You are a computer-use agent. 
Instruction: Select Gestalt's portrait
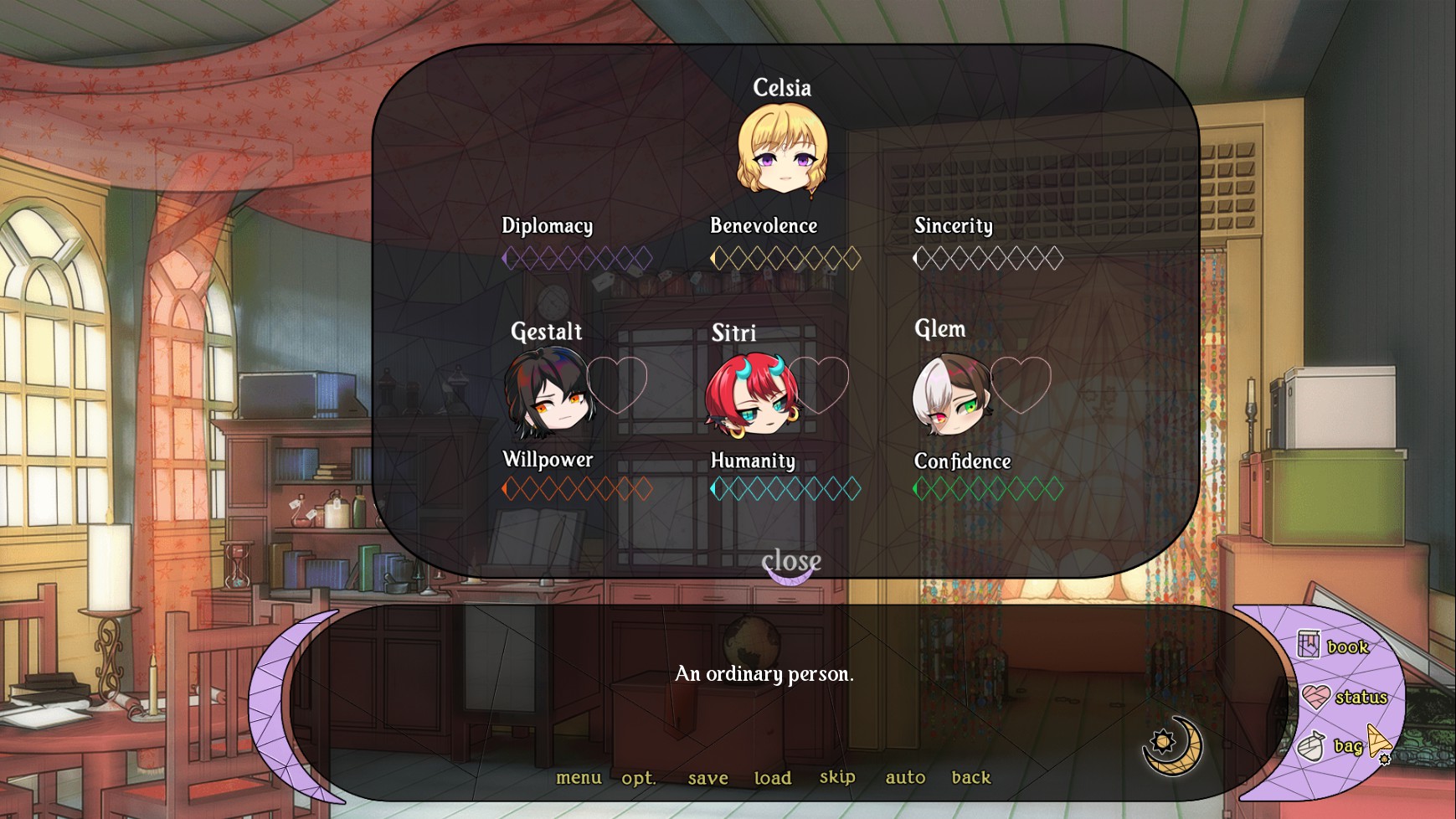tap(548, 394)
